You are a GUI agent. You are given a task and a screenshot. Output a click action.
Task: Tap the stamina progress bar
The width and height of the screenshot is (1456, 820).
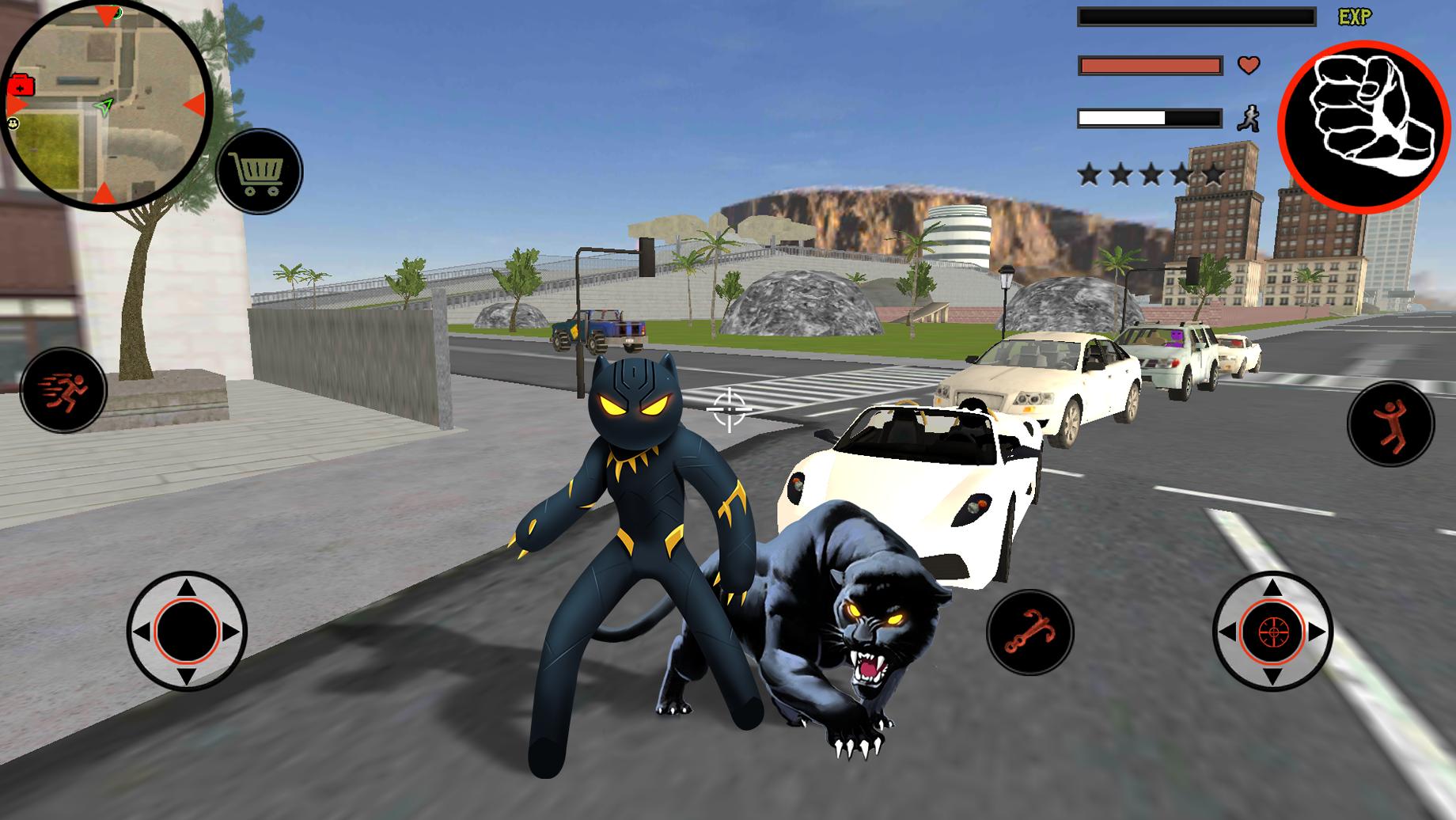[1149, 116]
